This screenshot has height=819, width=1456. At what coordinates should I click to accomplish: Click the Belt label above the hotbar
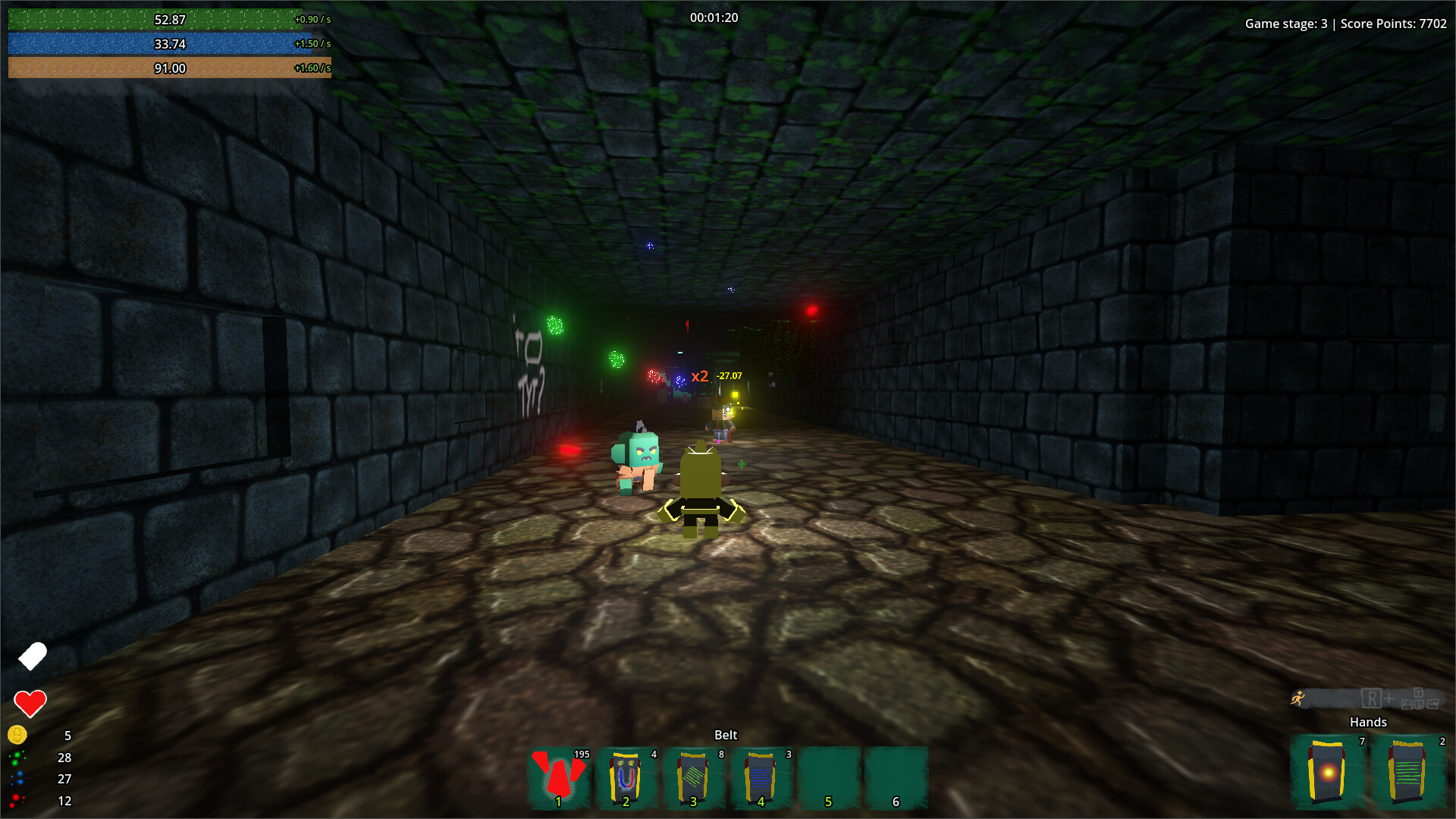click(726, 734)
